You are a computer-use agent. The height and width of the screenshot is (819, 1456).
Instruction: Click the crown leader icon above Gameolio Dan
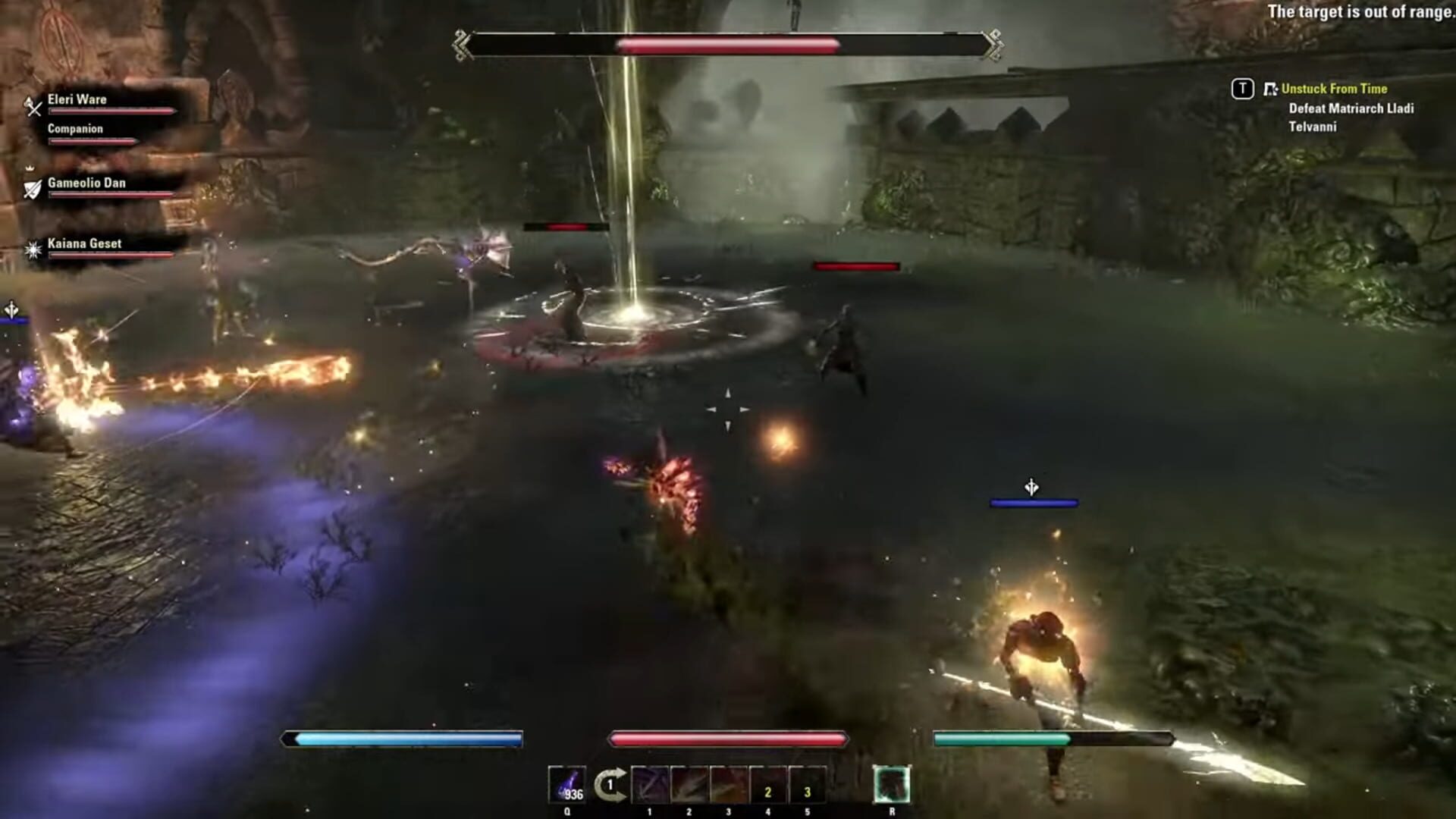(30, 168)
